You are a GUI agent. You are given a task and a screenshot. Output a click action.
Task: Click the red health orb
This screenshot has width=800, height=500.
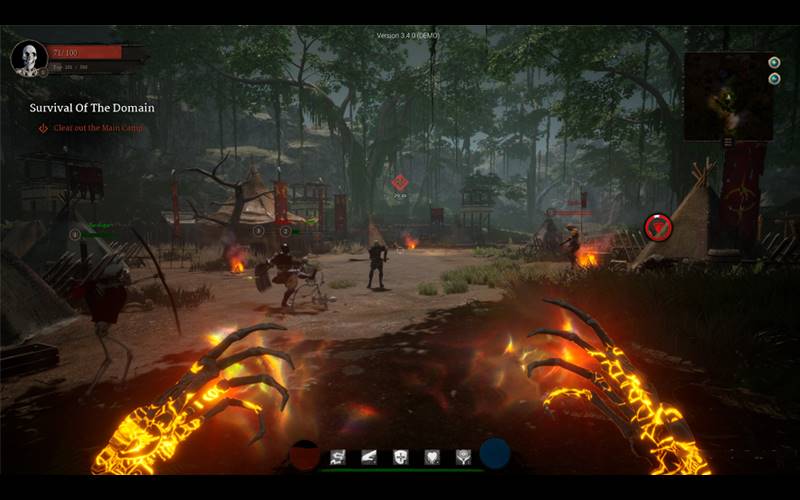point(304,455)
